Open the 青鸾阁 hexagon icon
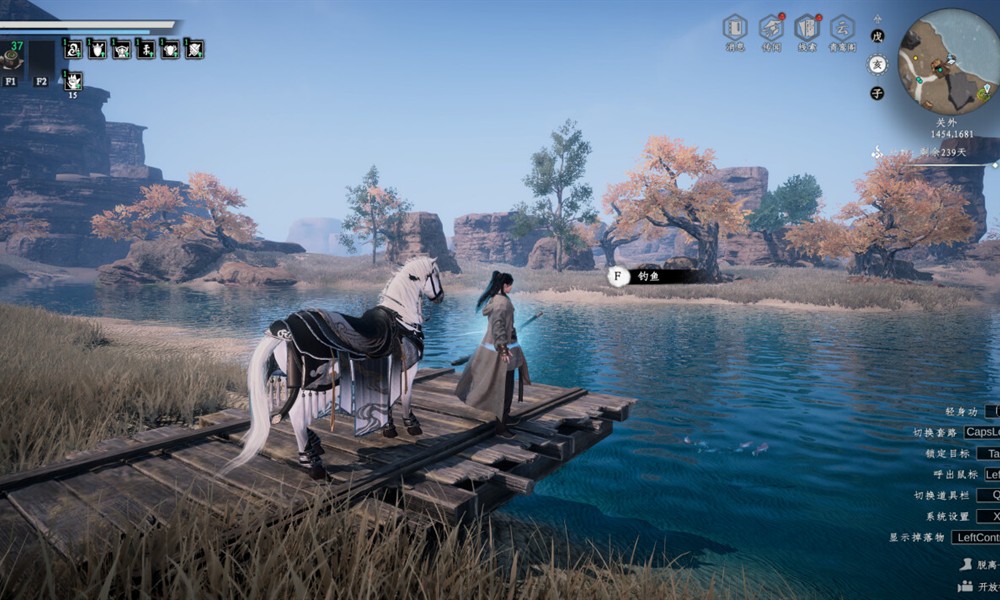Image resolution: width=1000 pixels, height=600 pixels. pos(842,28)
